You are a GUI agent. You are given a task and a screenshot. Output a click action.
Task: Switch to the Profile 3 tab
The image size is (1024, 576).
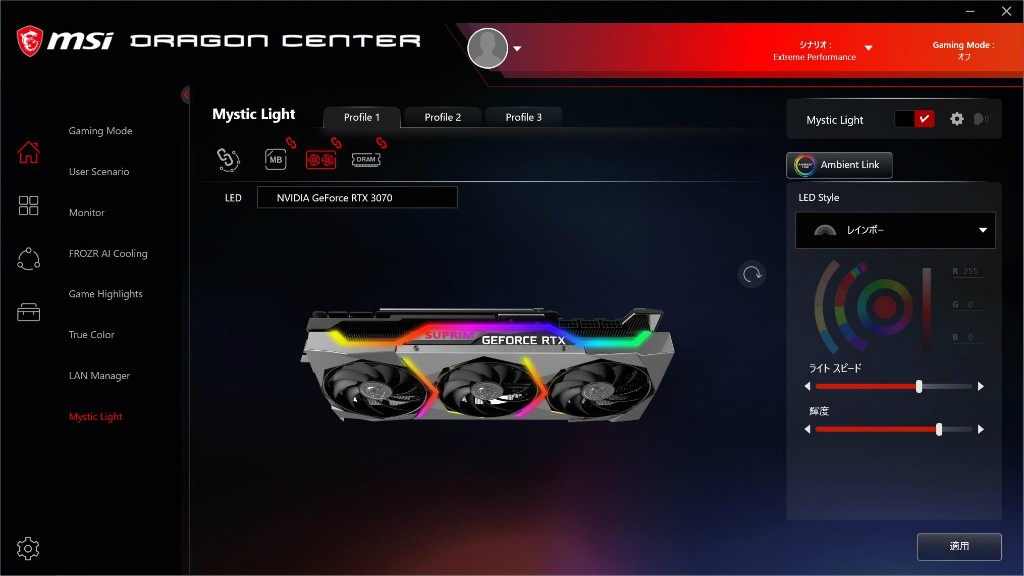pyautogui.click(x=523, y=117)
